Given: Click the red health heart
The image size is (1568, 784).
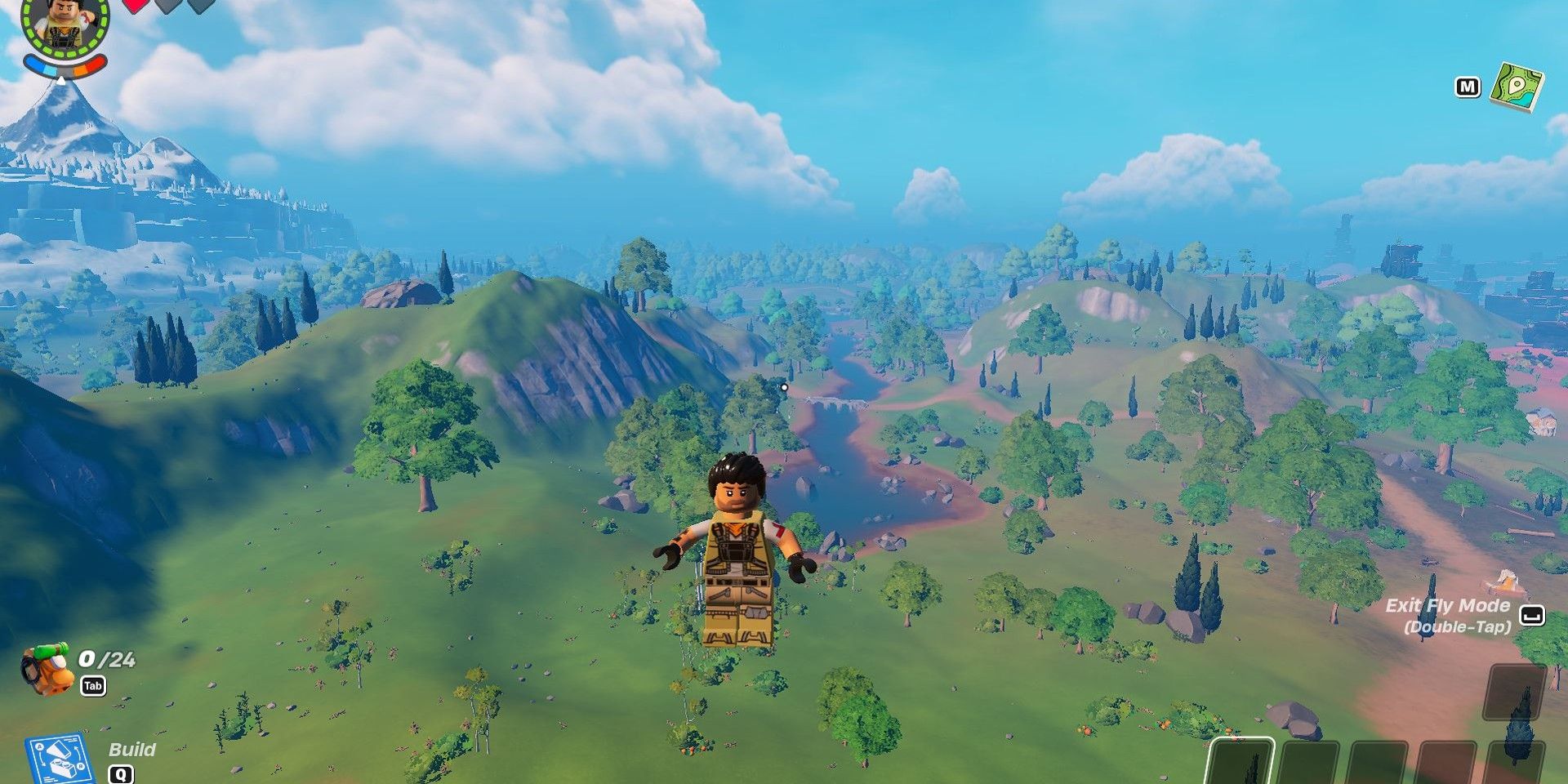Looking at the screenshot, I should click(x=136, y=8).
